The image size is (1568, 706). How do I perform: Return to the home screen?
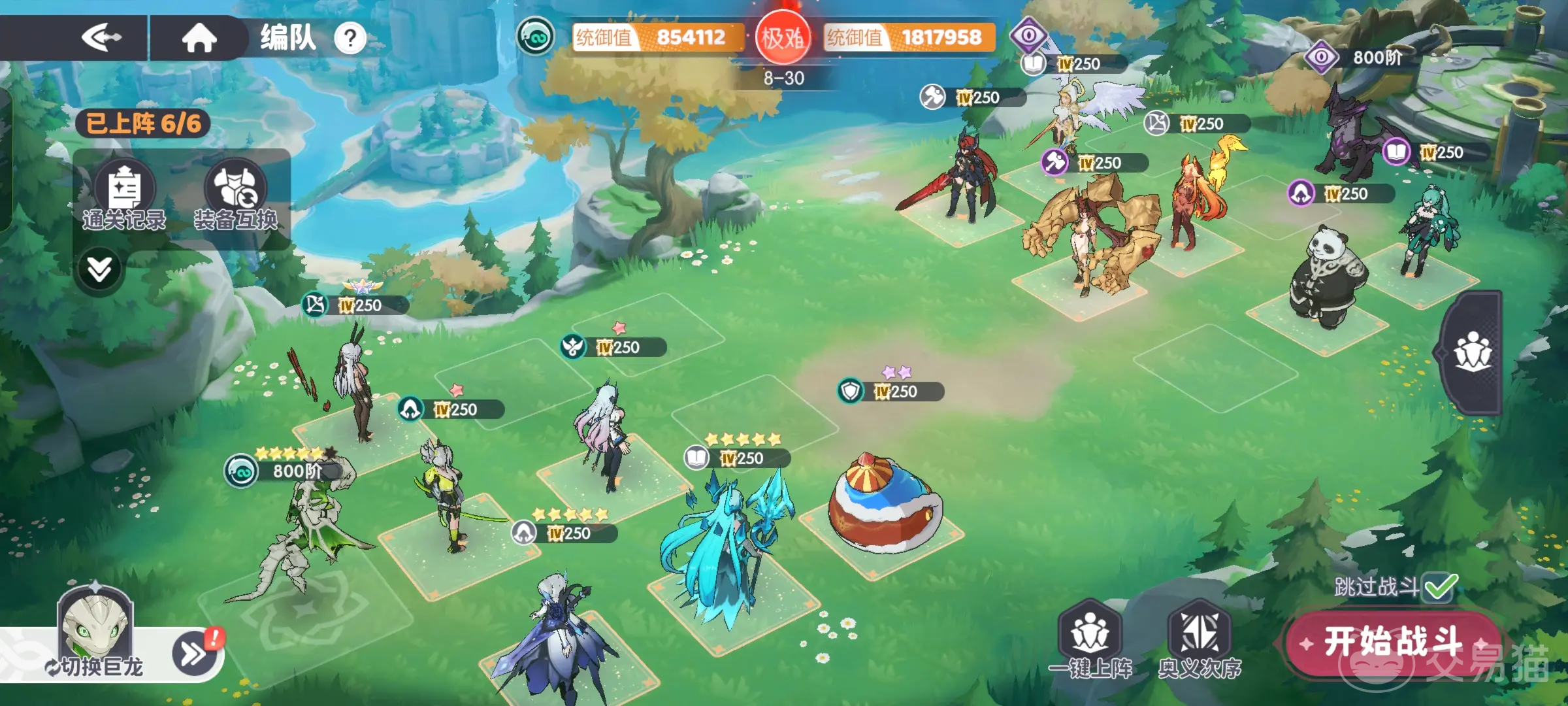click(x=199, y=38)
